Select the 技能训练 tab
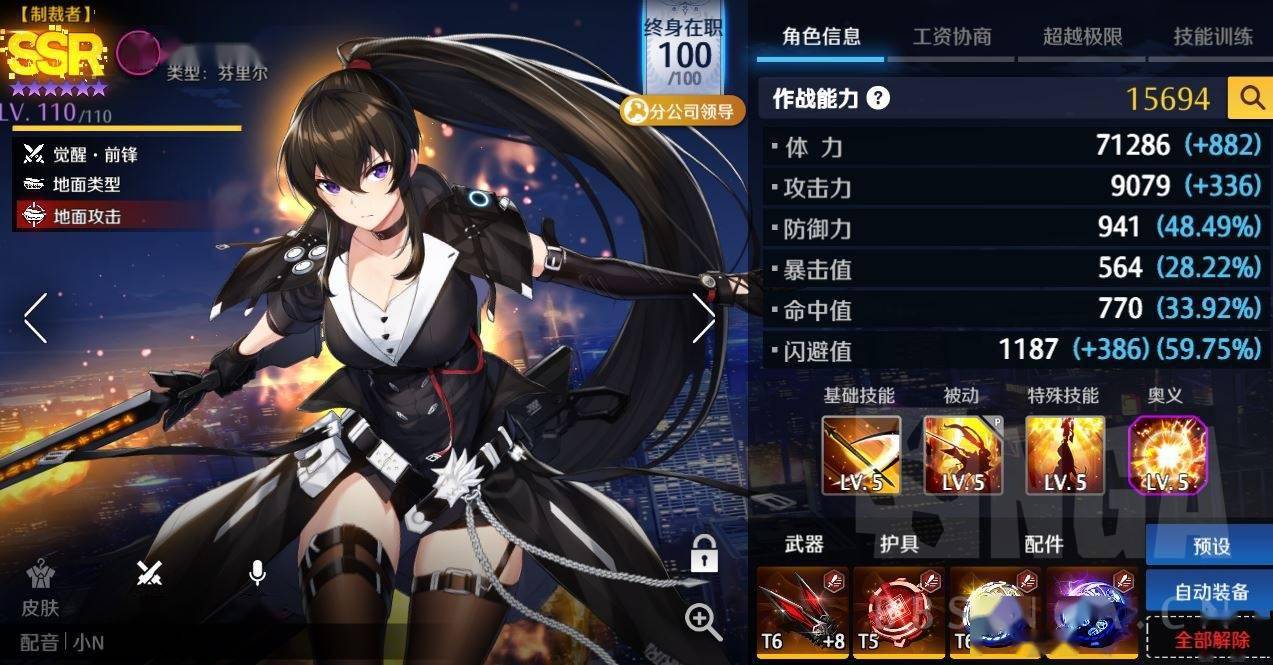 click(1212, 37)
